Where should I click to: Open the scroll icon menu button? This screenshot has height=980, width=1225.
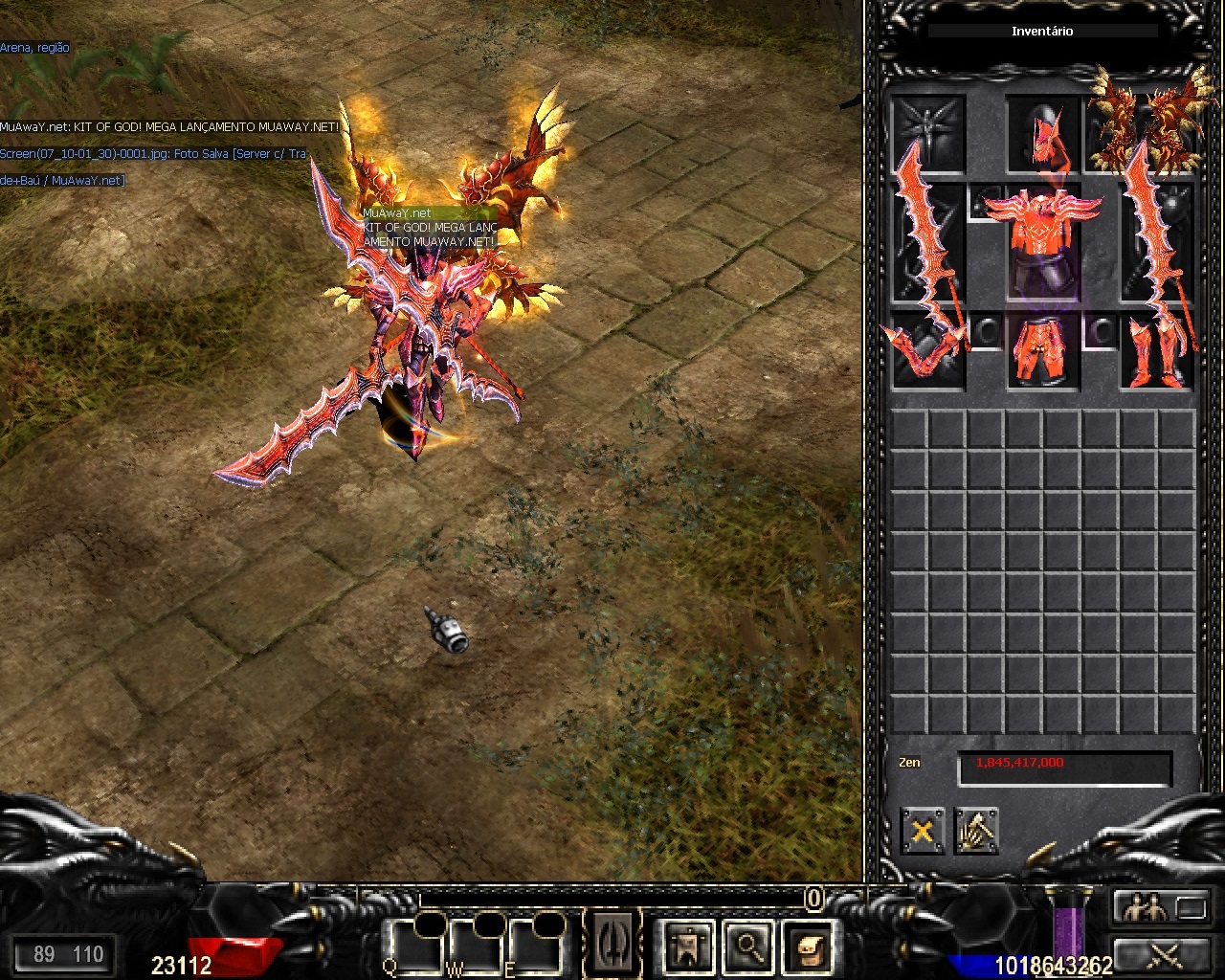810,946
